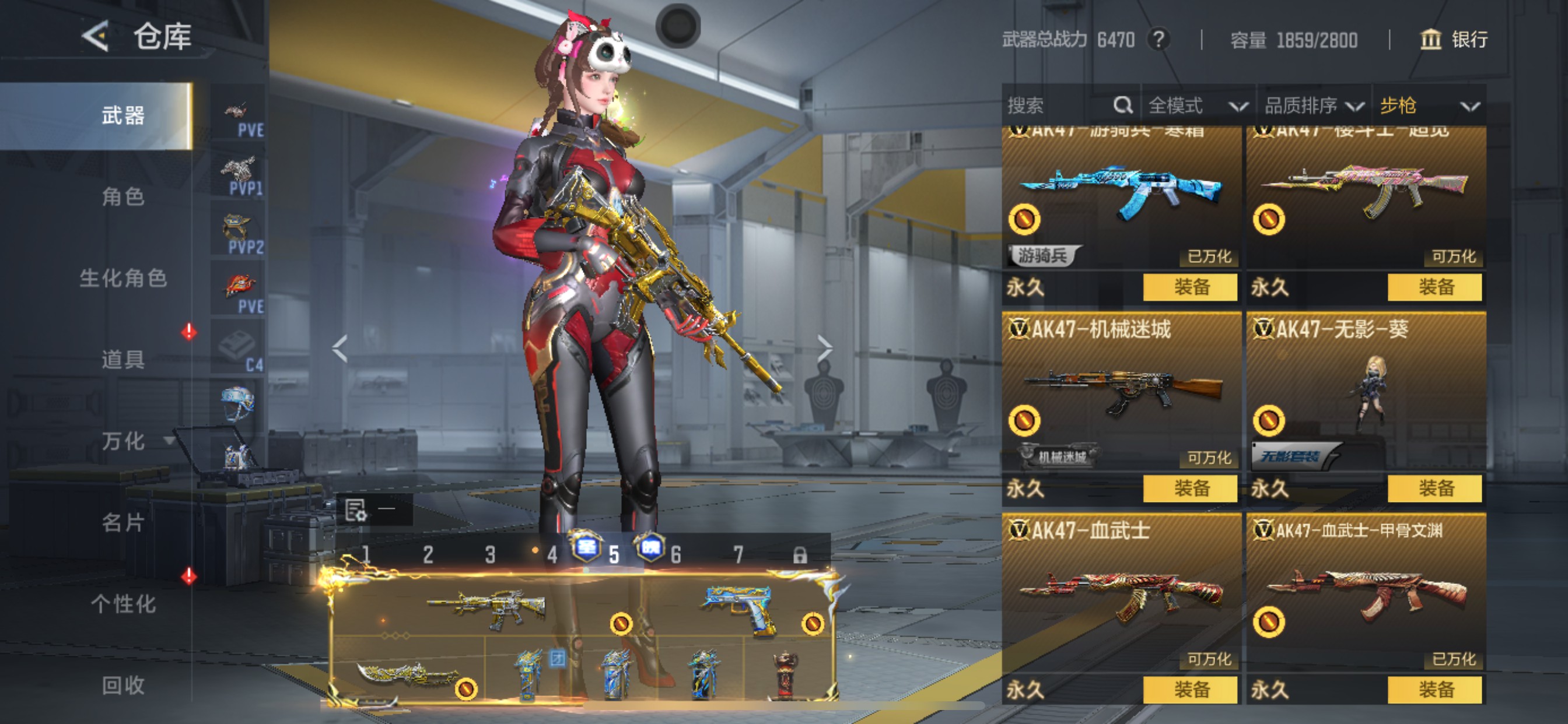The image size is (1568, 724).
Task: Rotate to next character with right arrow
Action: coord(824,349)
